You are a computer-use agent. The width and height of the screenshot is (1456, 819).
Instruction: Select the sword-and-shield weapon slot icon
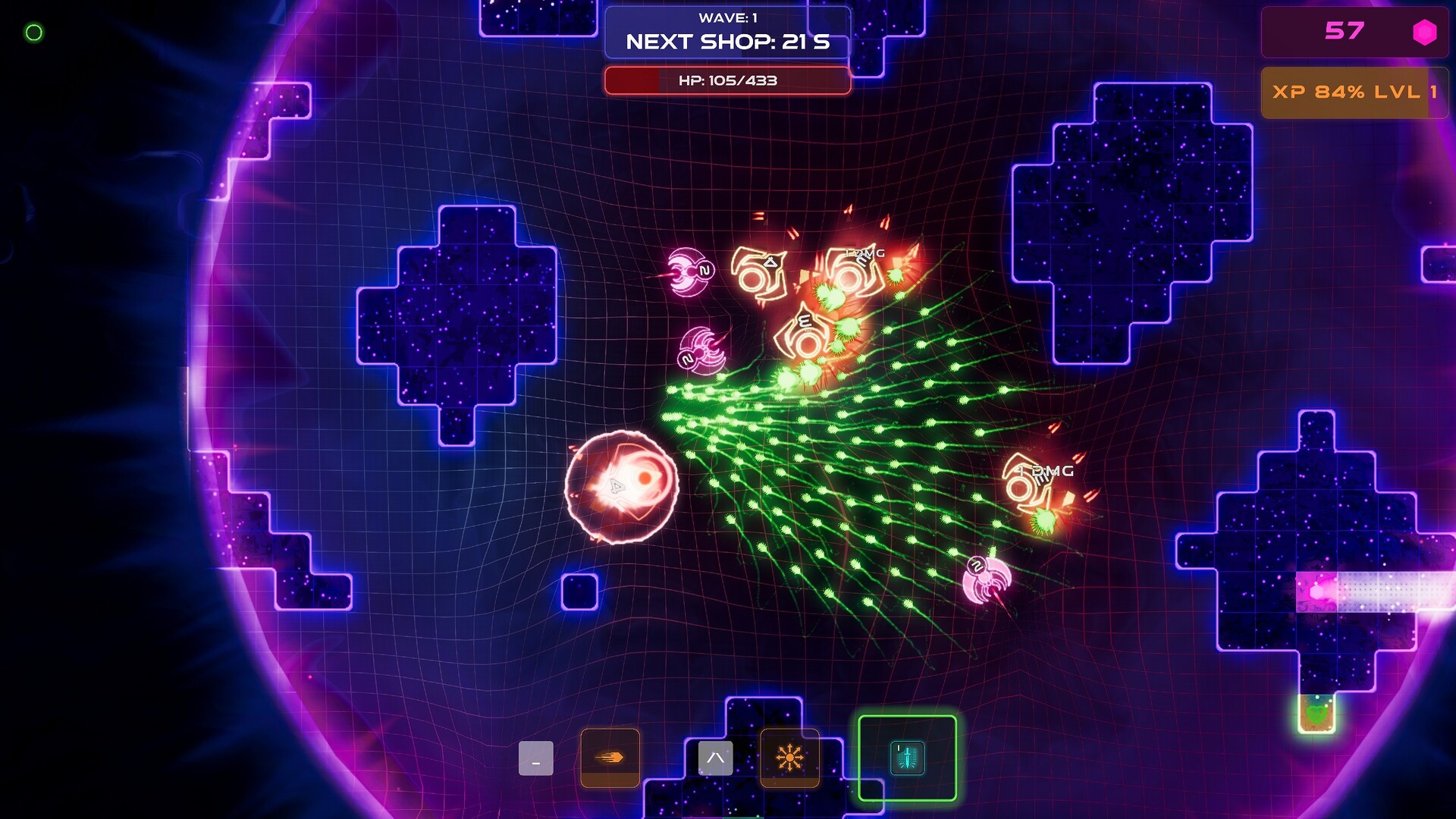[x=907, y=756]
